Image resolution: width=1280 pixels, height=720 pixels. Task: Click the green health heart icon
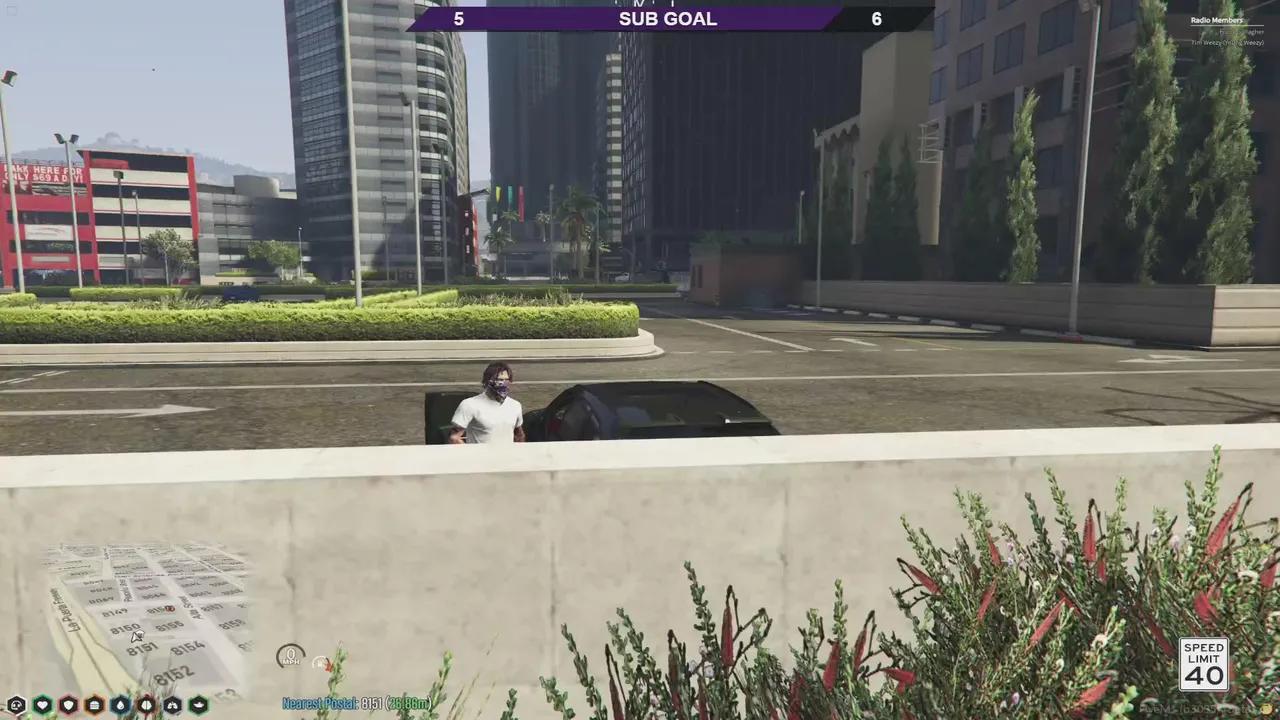click(41, 705)
